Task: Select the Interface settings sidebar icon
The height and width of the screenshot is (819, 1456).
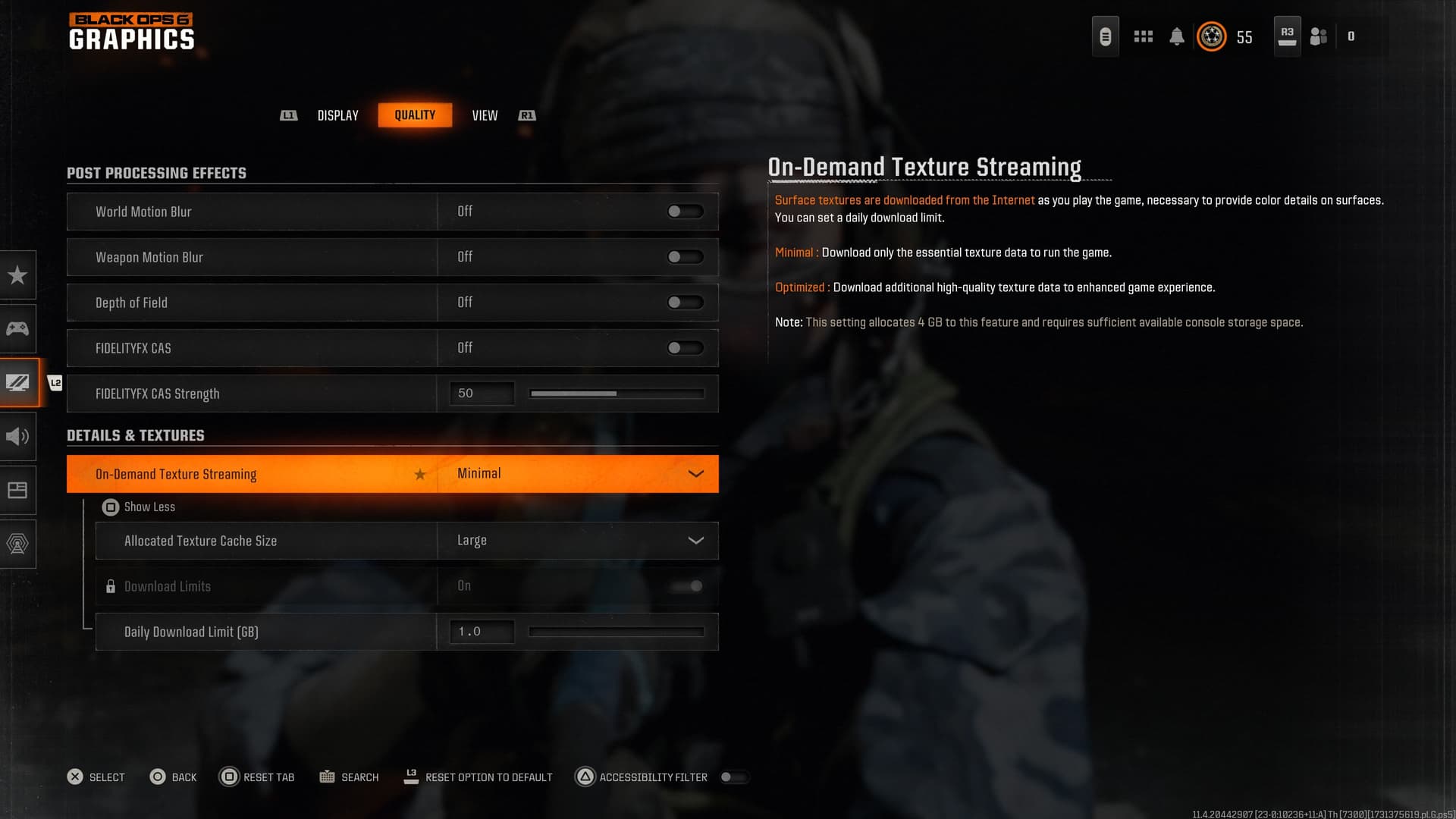Action: click(x=18, y=490)
